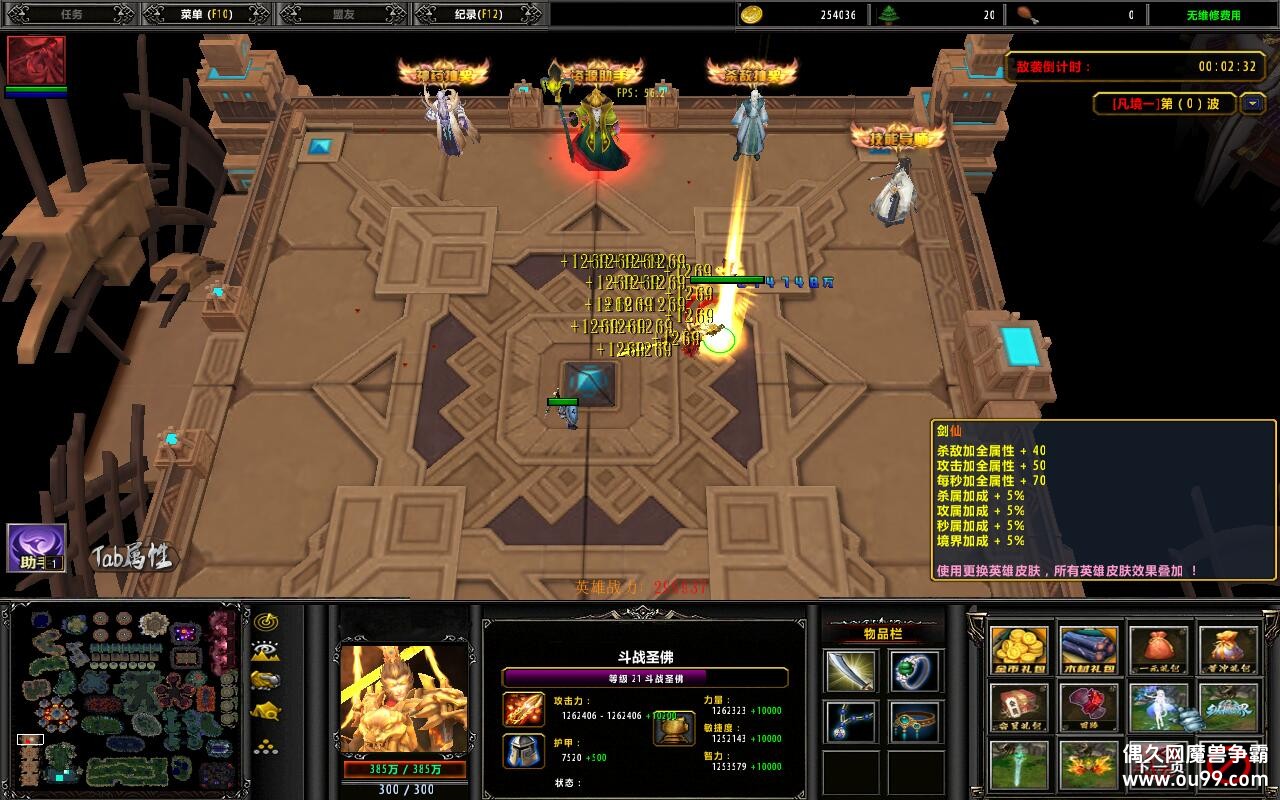The width and height of the screenshot is (1280, 800).
Task: Open the 木材礼包 lumber gift pack
Action: (1089, 651)
